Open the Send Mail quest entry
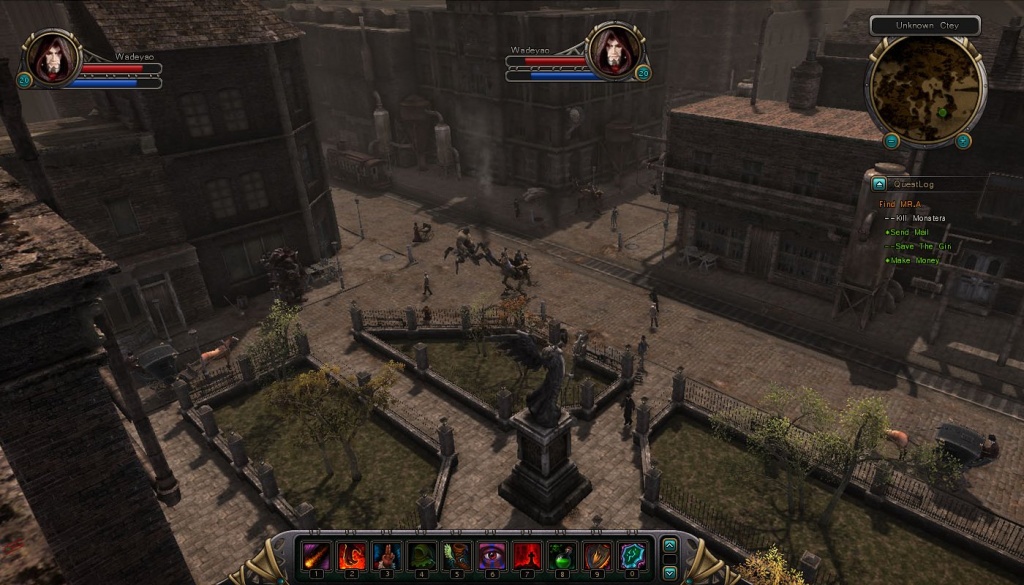 click(x=908, y=232)
